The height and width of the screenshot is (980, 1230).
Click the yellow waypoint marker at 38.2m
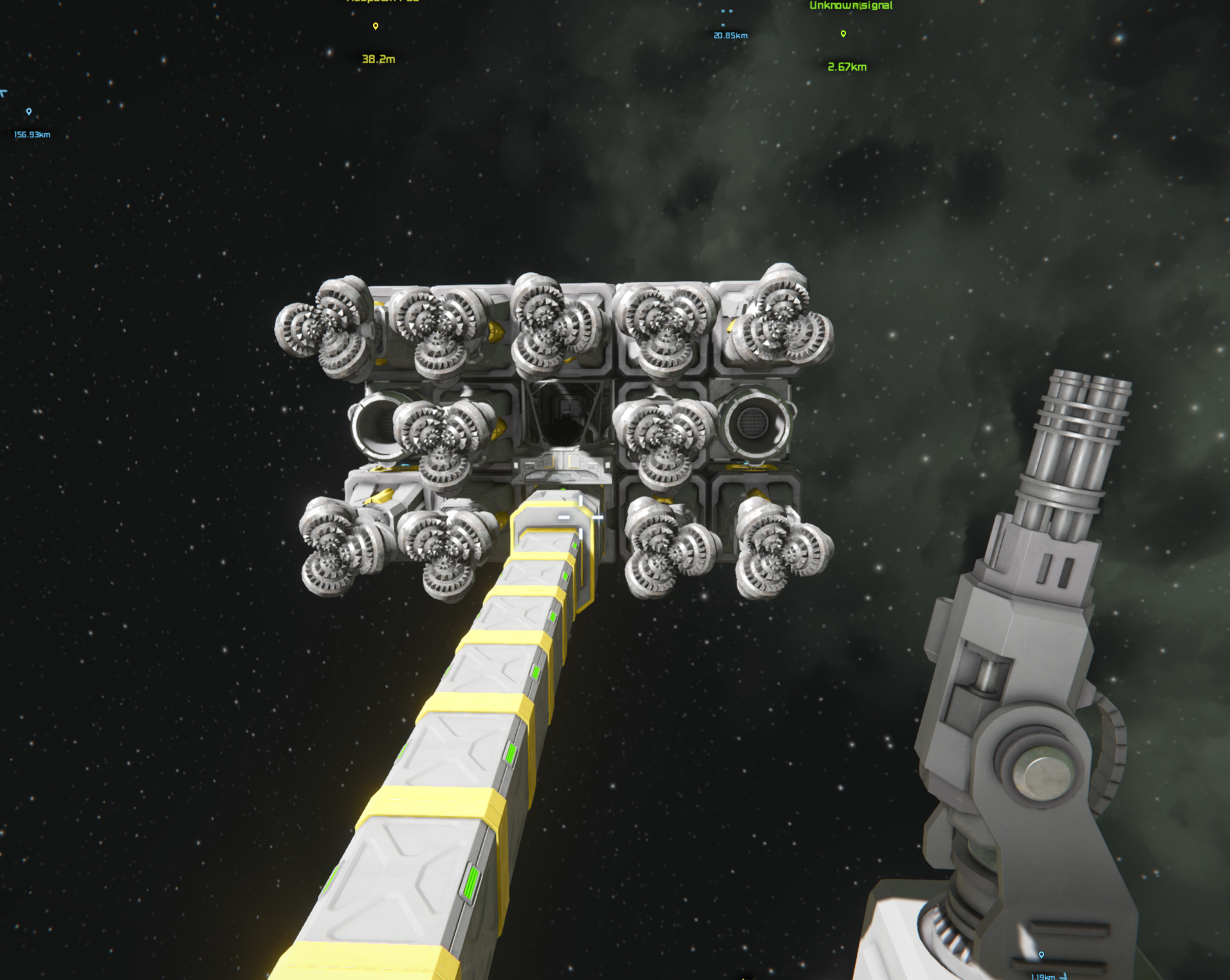click(x=376, y=26)
